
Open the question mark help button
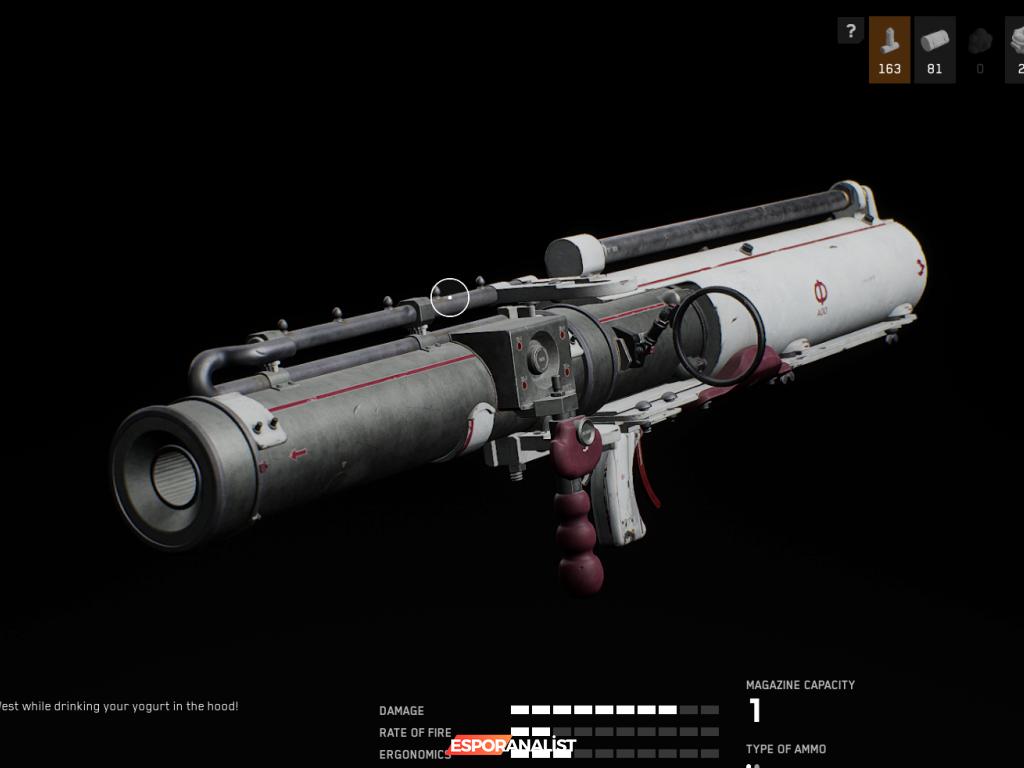850,31
